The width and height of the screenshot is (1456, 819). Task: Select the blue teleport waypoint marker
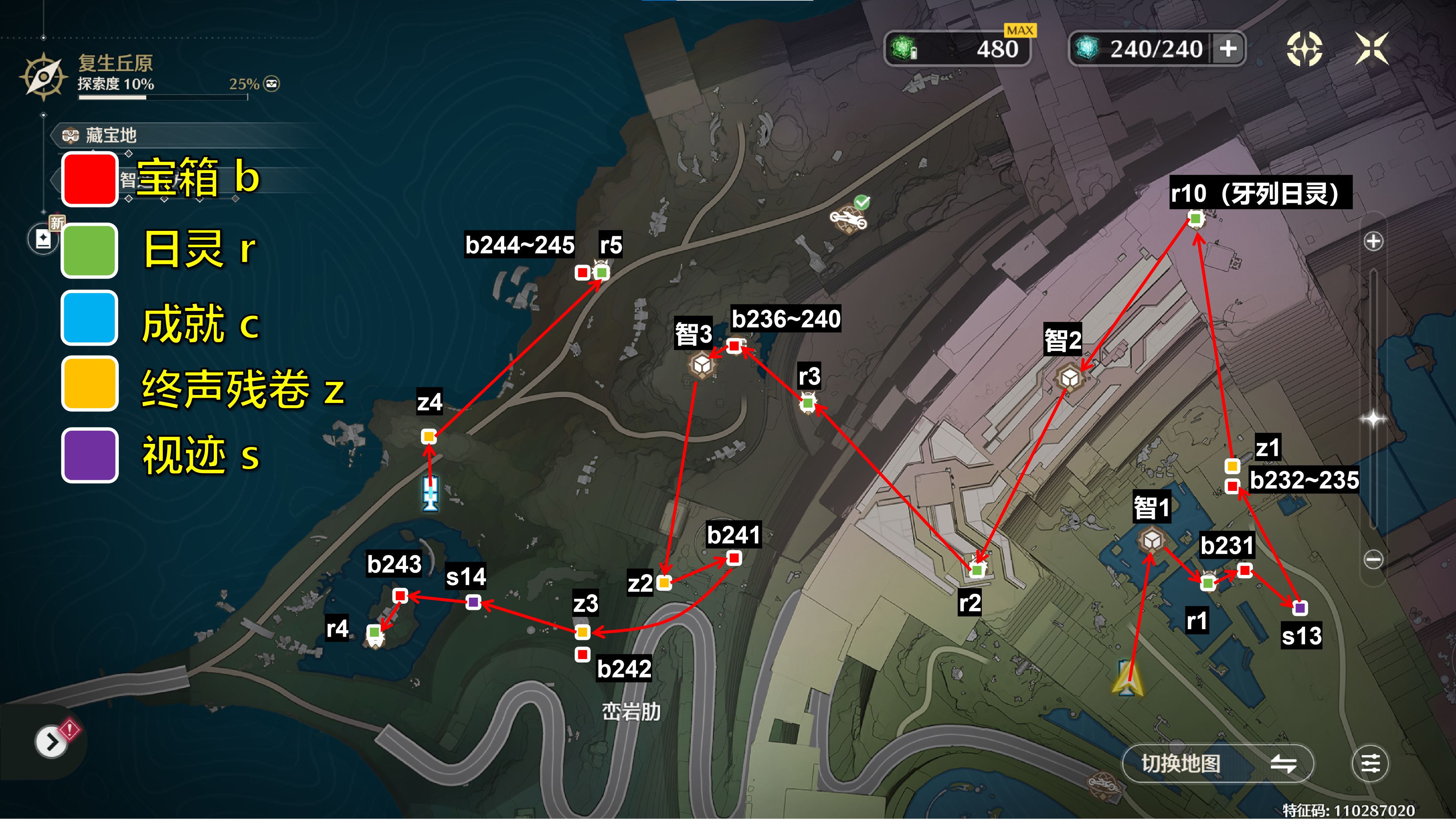pyautogui.click(x=431, y=493)
